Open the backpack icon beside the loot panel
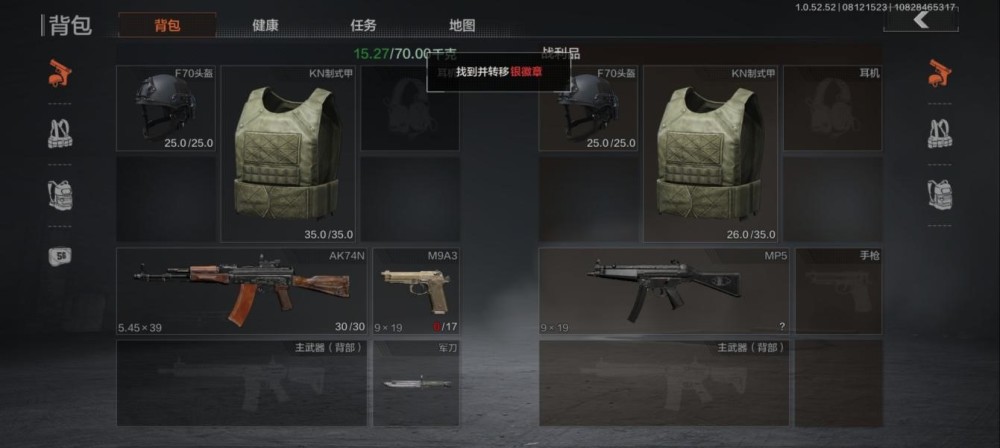This screenshot has height=448, width=1000. 939,194
